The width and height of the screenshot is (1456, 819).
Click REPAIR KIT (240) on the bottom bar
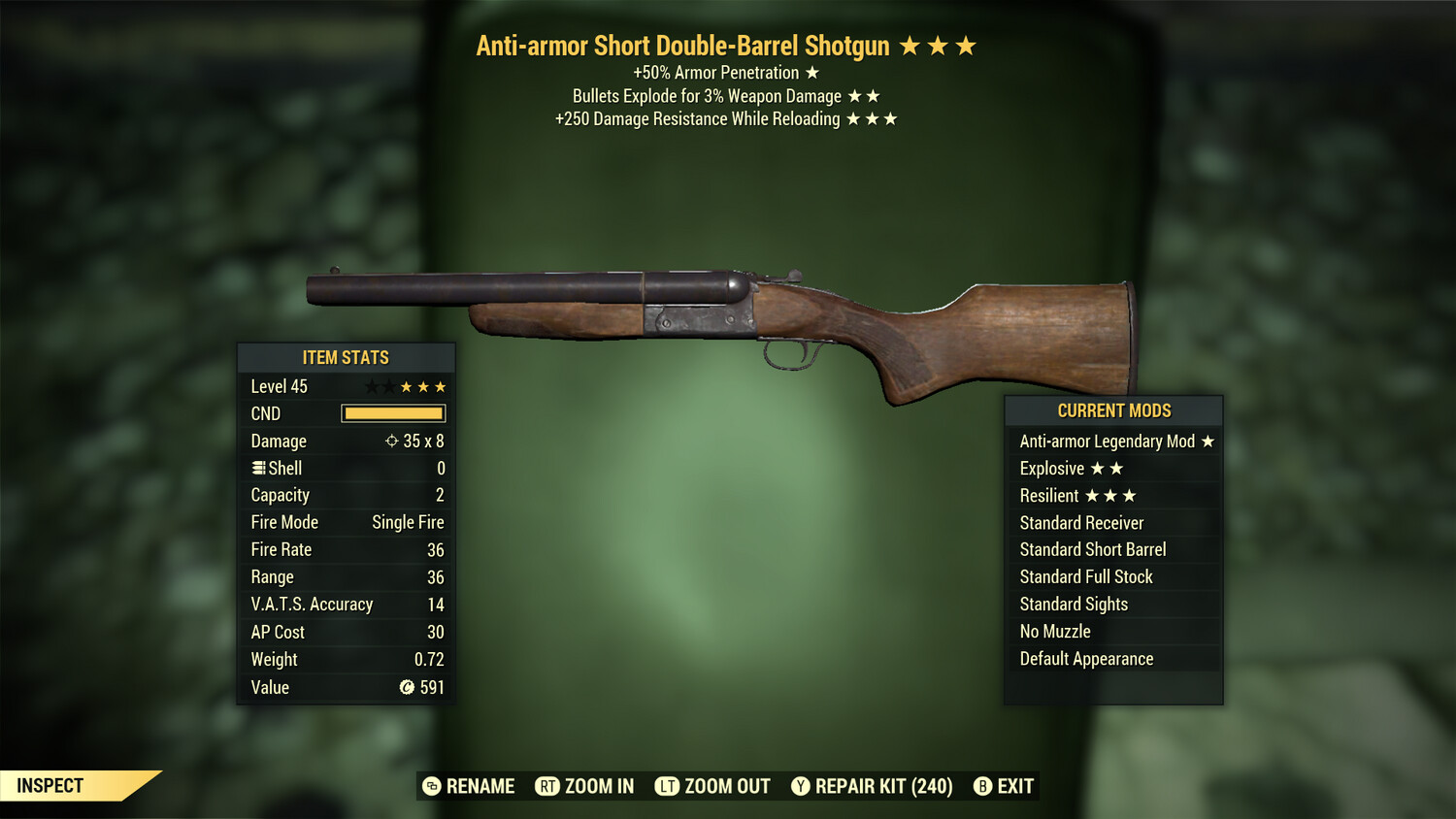[885, 786]
